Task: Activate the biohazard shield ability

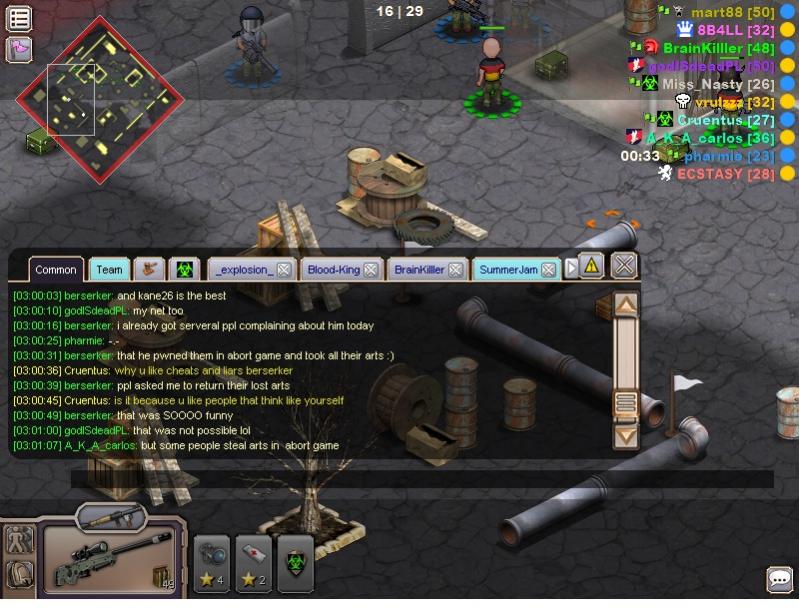Action: tap(295, 562)
